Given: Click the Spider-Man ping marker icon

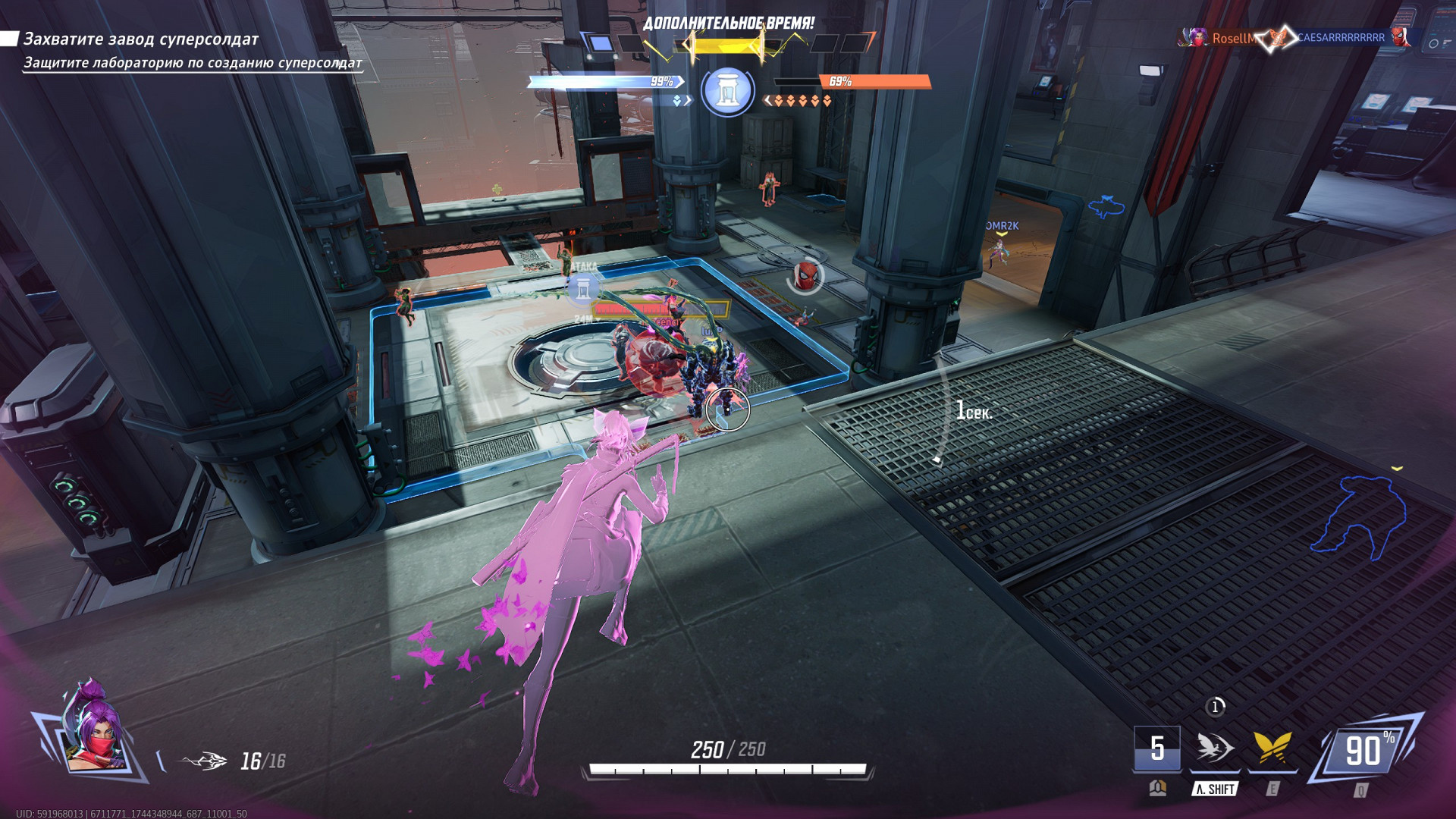Looking at the screenshot, I should pyautogui.click(x=806, y=275).
